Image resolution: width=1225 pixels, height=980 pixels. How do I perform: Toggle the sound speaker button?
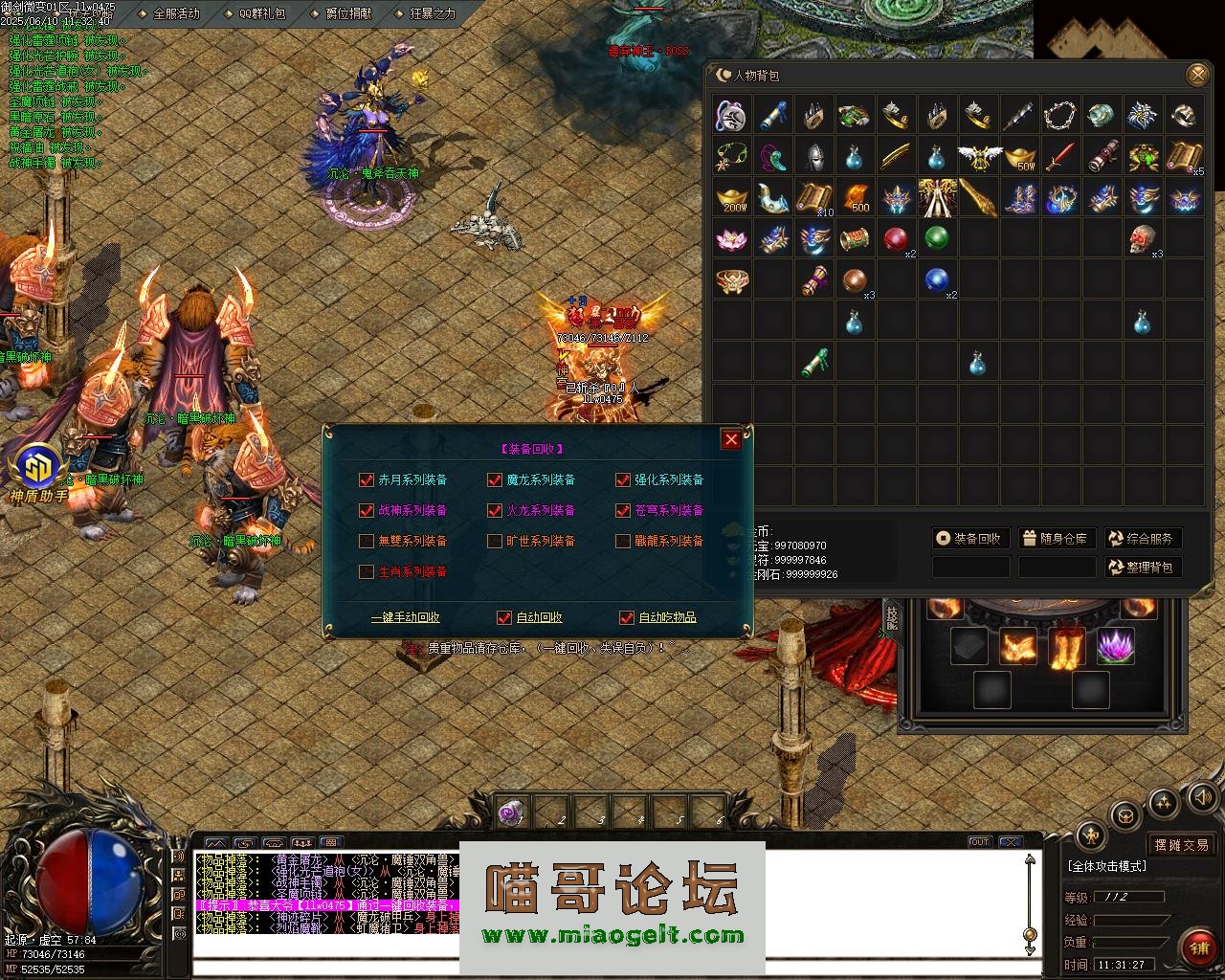tap(1201, 797)
